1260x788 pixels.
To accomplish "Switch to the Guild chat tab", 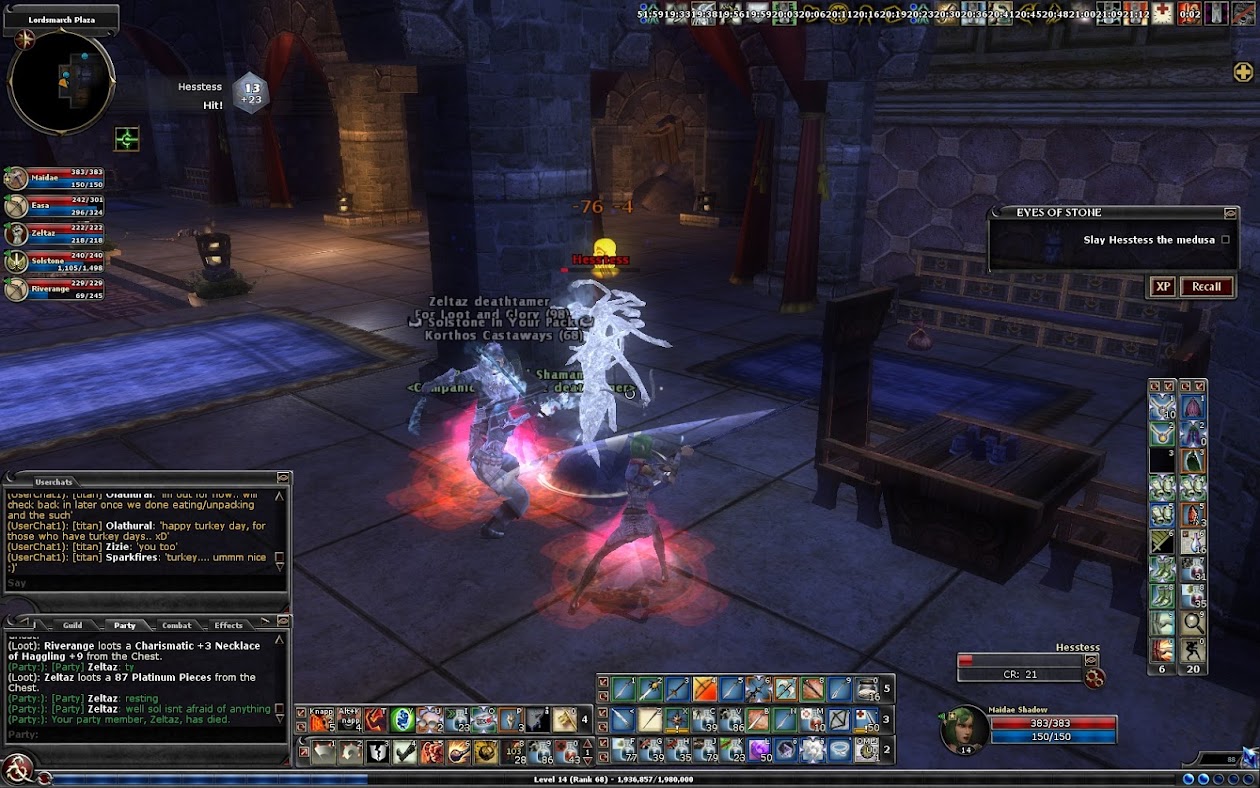I will click(x=72, y=626).
